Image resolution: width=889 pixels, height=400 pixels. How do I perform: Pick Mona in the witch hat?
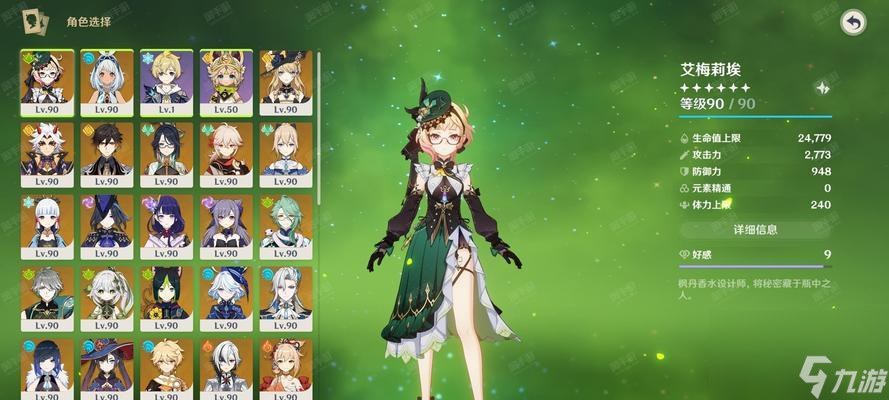click(105, 366)
